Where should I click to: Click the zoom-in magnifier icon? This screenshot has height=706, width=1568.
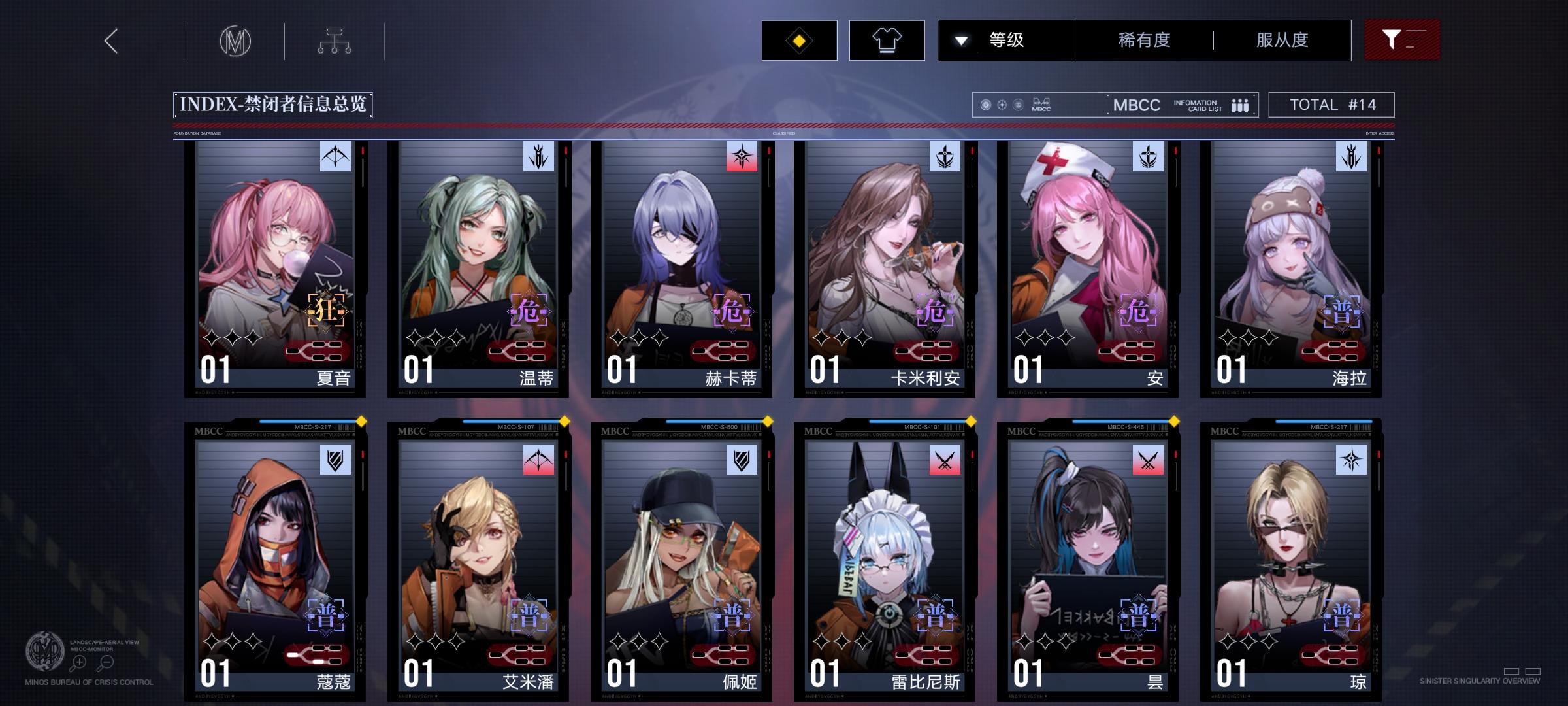click(x=78, y=663)
